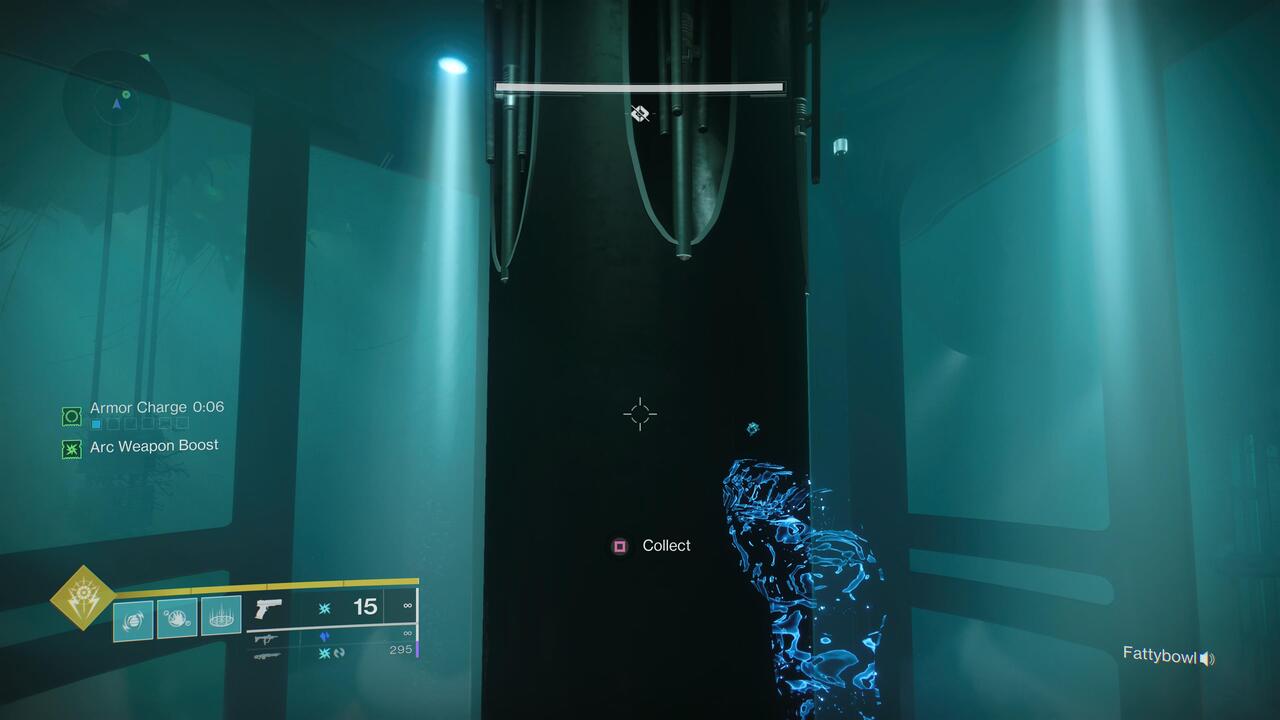The image size is (1280, 720).
Task: Click the enemy health bar
Action: click(x=640, y=87)
